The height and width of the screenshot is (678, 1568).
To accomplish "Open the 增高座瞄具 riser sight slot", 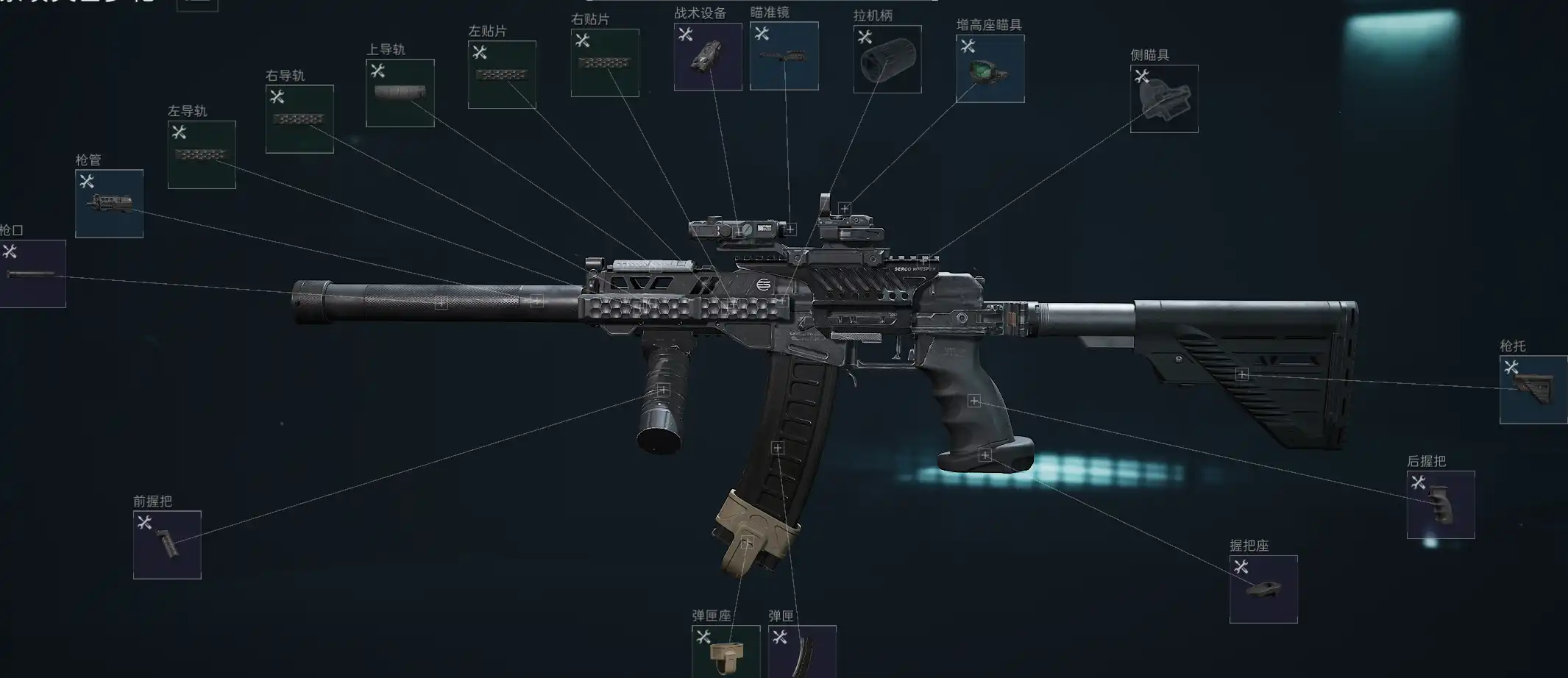I will click(x=990, y=68).
